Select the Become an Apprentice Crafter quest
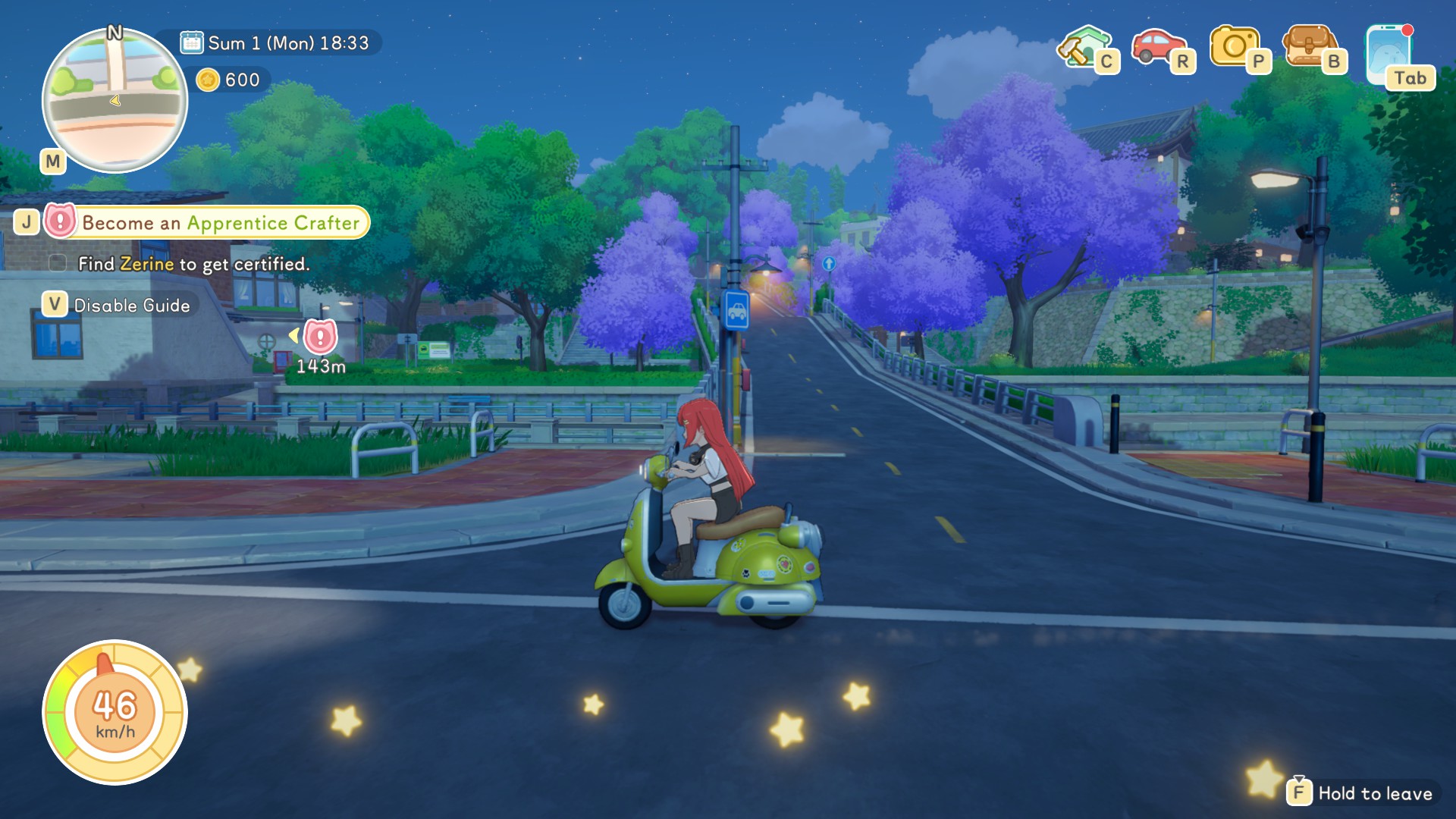The image size is (1456, 819). click(x=220, y=223)
